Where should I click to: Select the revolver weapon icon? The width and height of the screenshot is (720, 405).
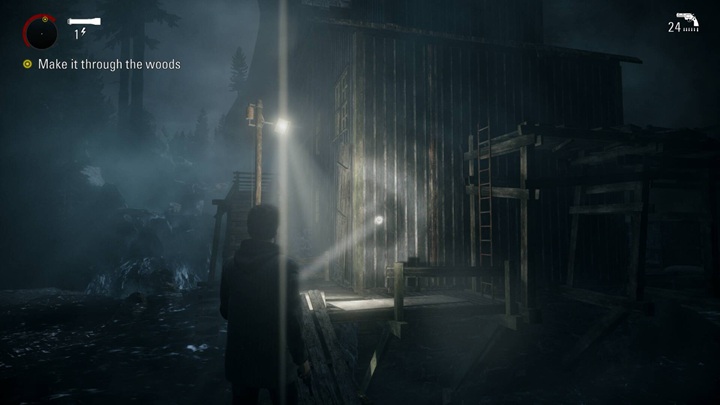point(687,23)
